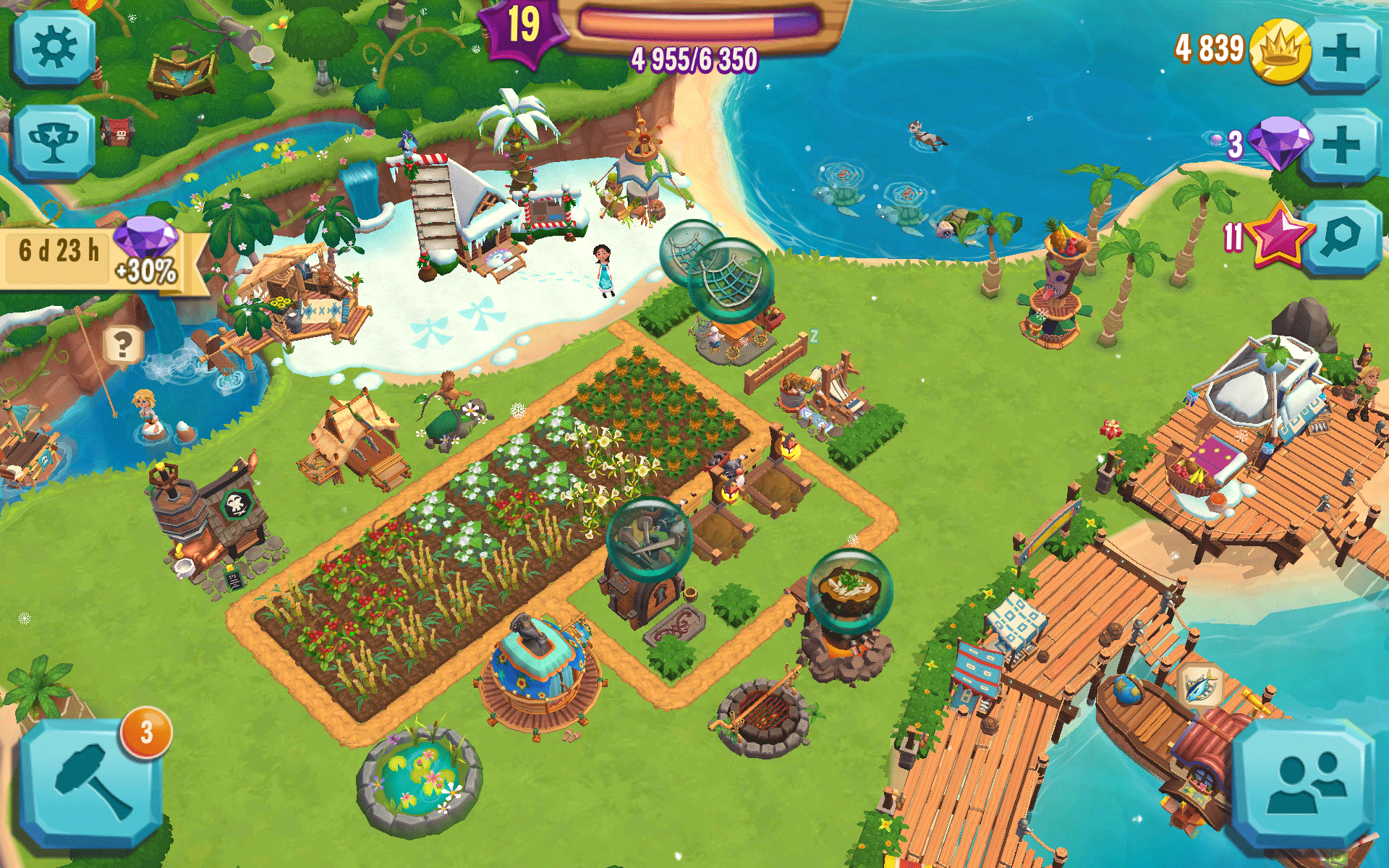1389x868 pixels.
Task: Open the settings gear menu
Action: 54,49
